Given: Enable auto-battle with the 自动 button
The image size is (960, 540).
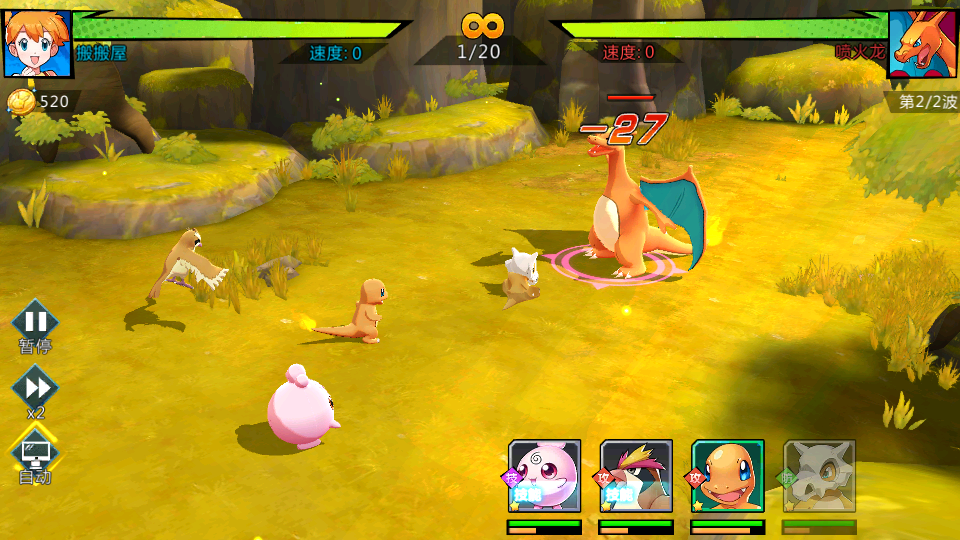Looking at the screenshot, I should click(36, 453).
